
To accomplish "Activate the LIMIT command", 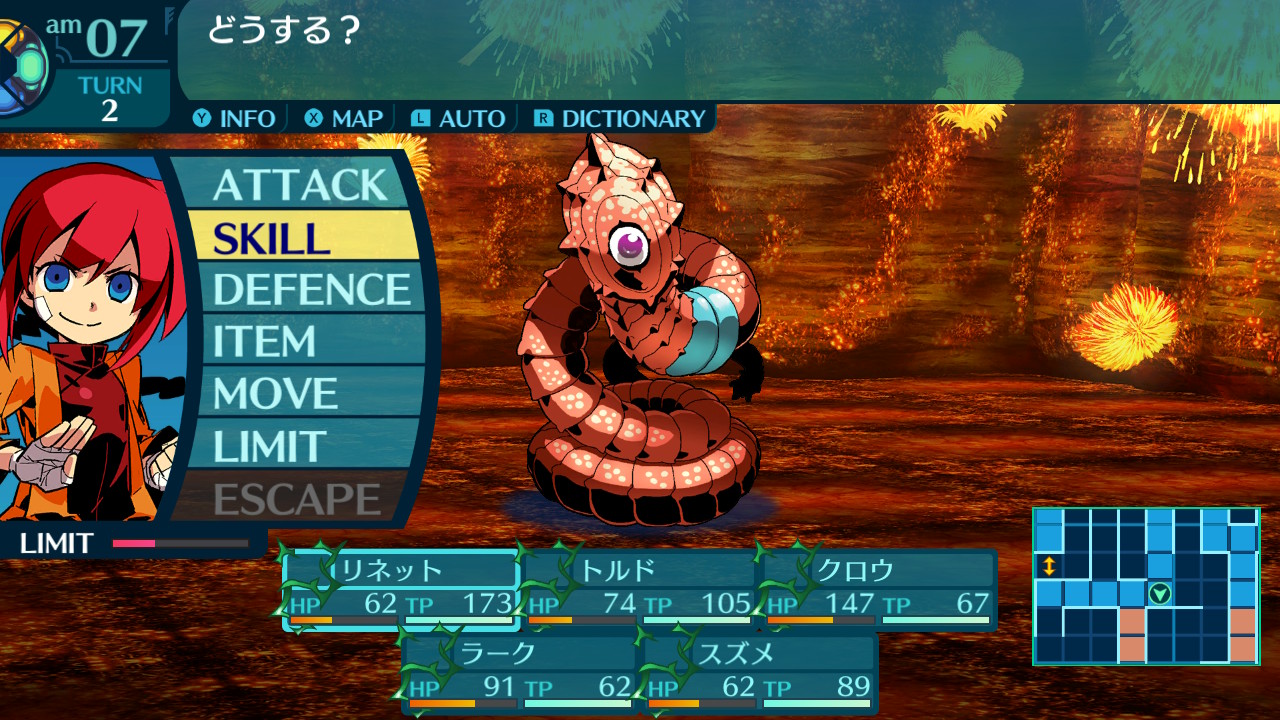I will 300,446.
